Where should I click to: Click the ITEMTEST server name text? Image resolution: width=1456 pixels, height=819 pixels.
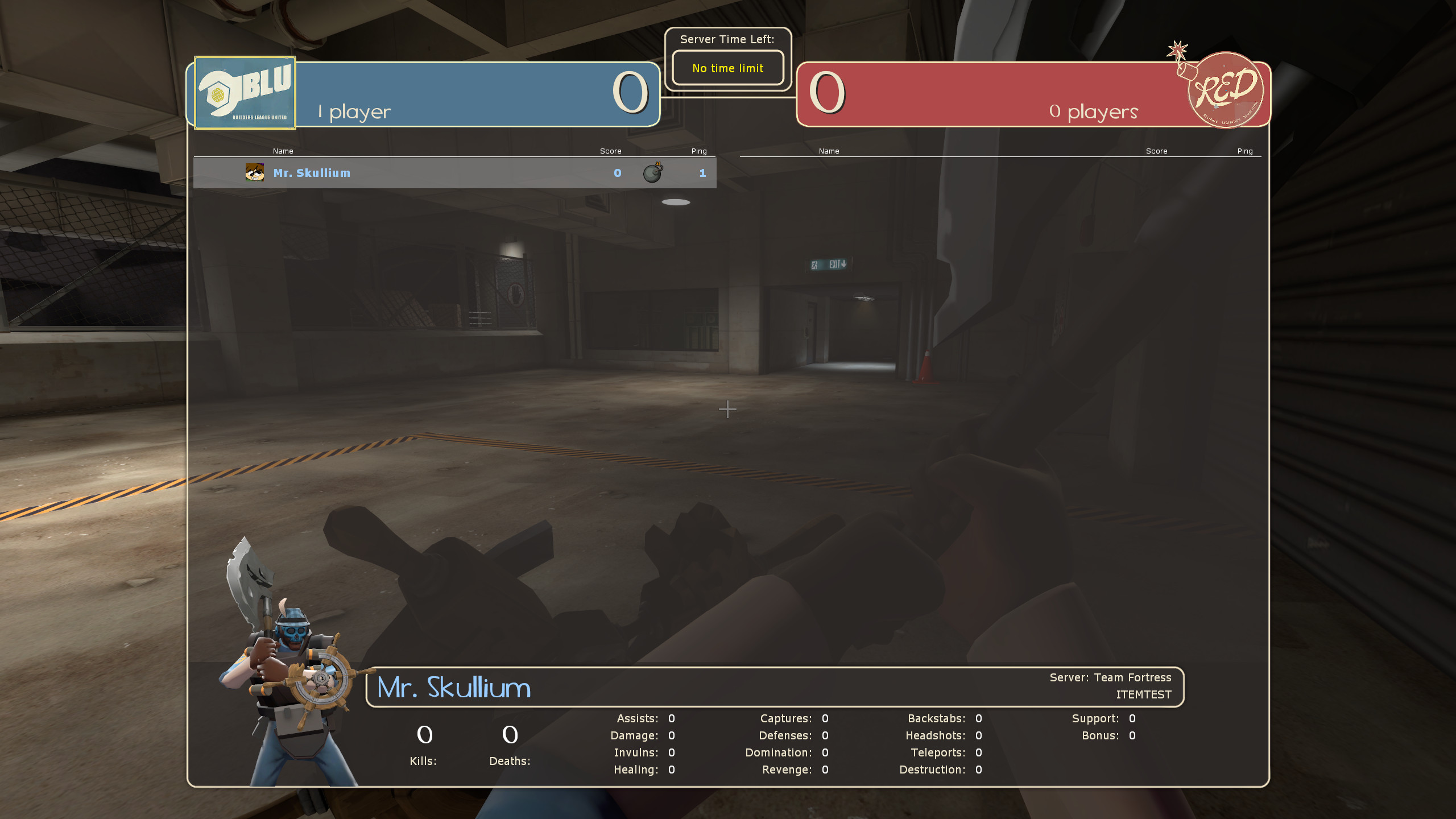(1143, 694)
